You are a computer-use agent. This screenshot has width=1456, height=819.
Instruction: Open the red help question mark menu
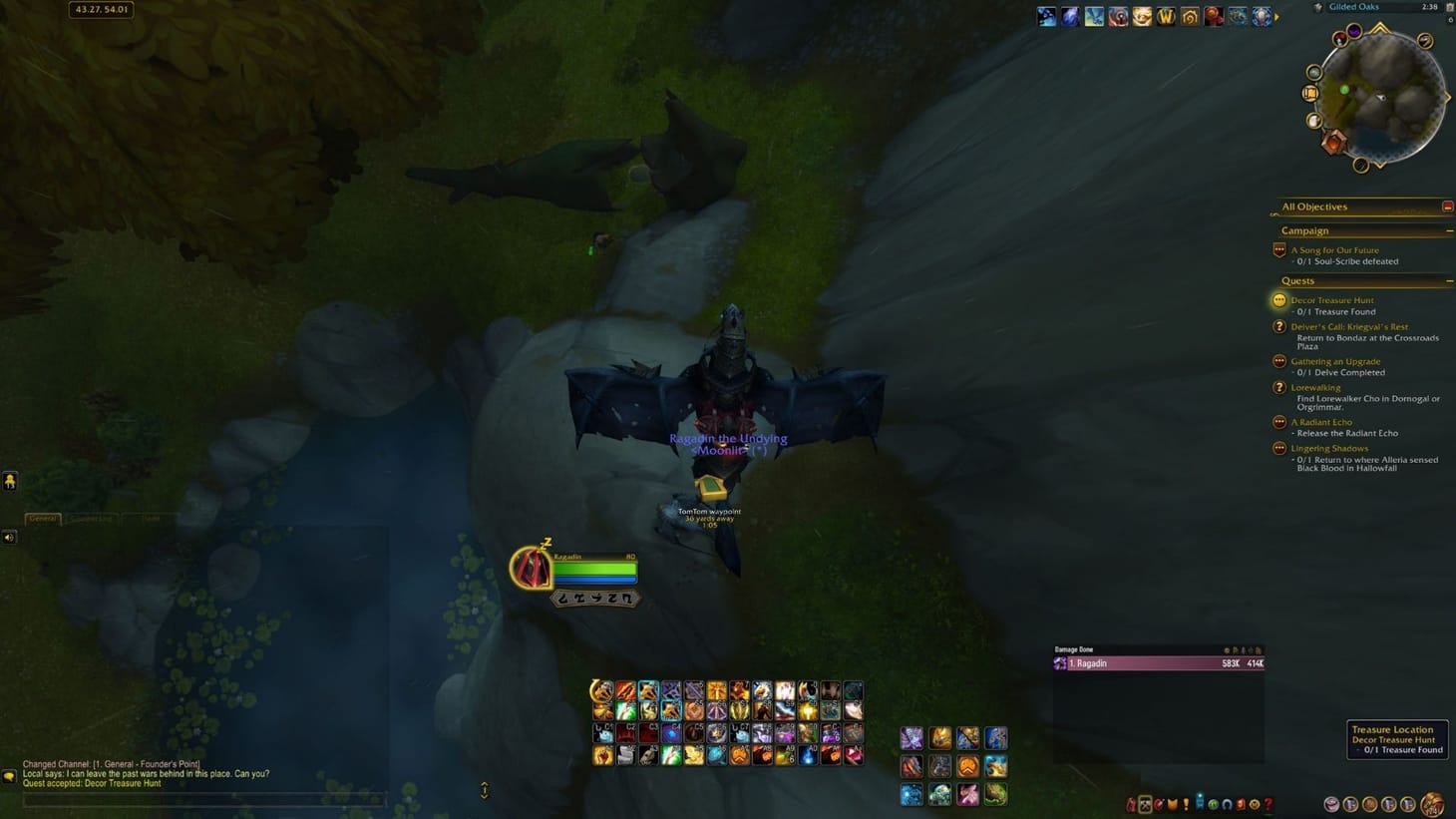[x=1270, y=804]
